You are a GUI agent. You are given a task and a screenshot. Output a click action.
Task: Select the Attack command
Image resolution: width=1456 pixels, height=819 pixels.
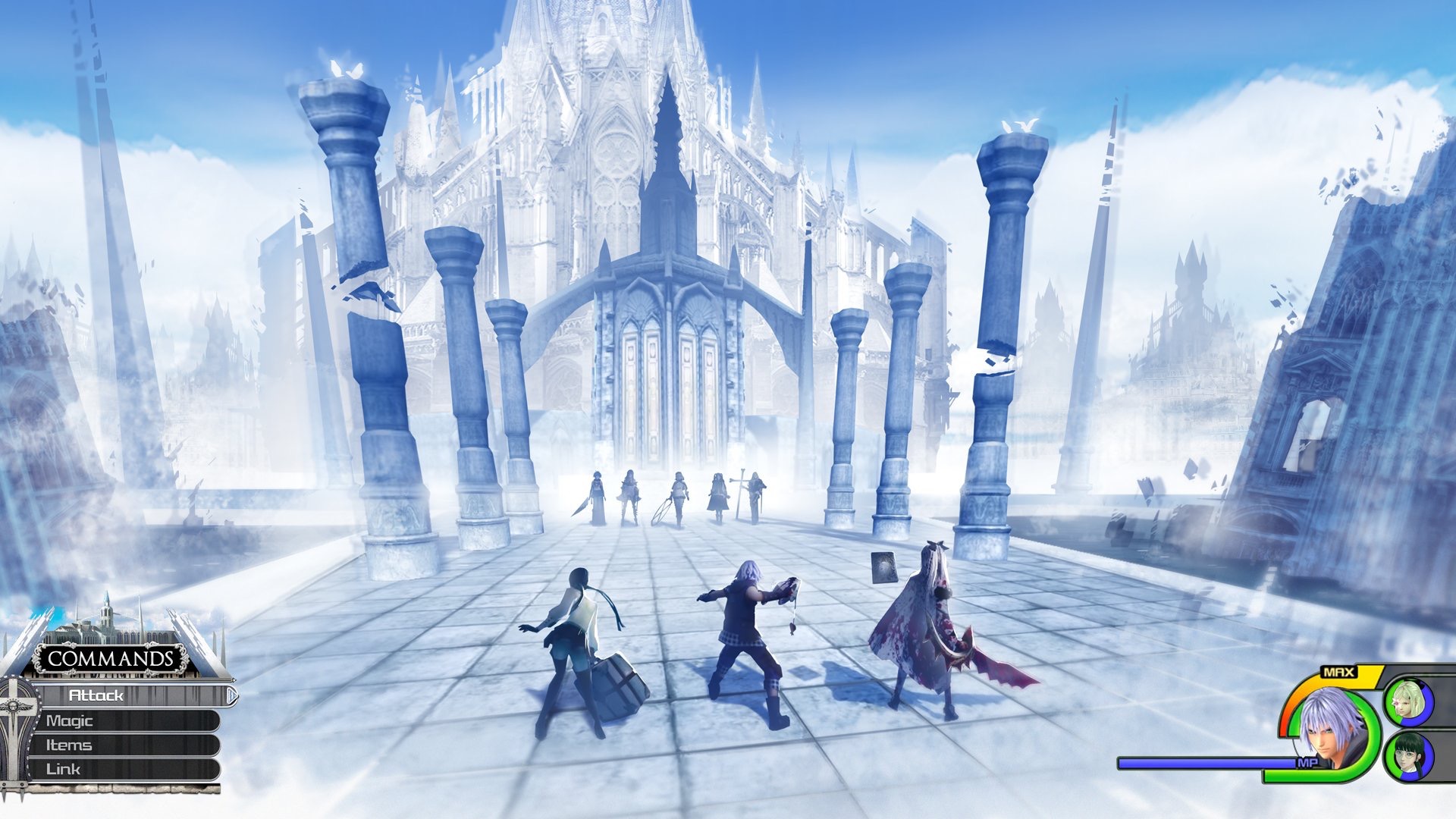129,695
